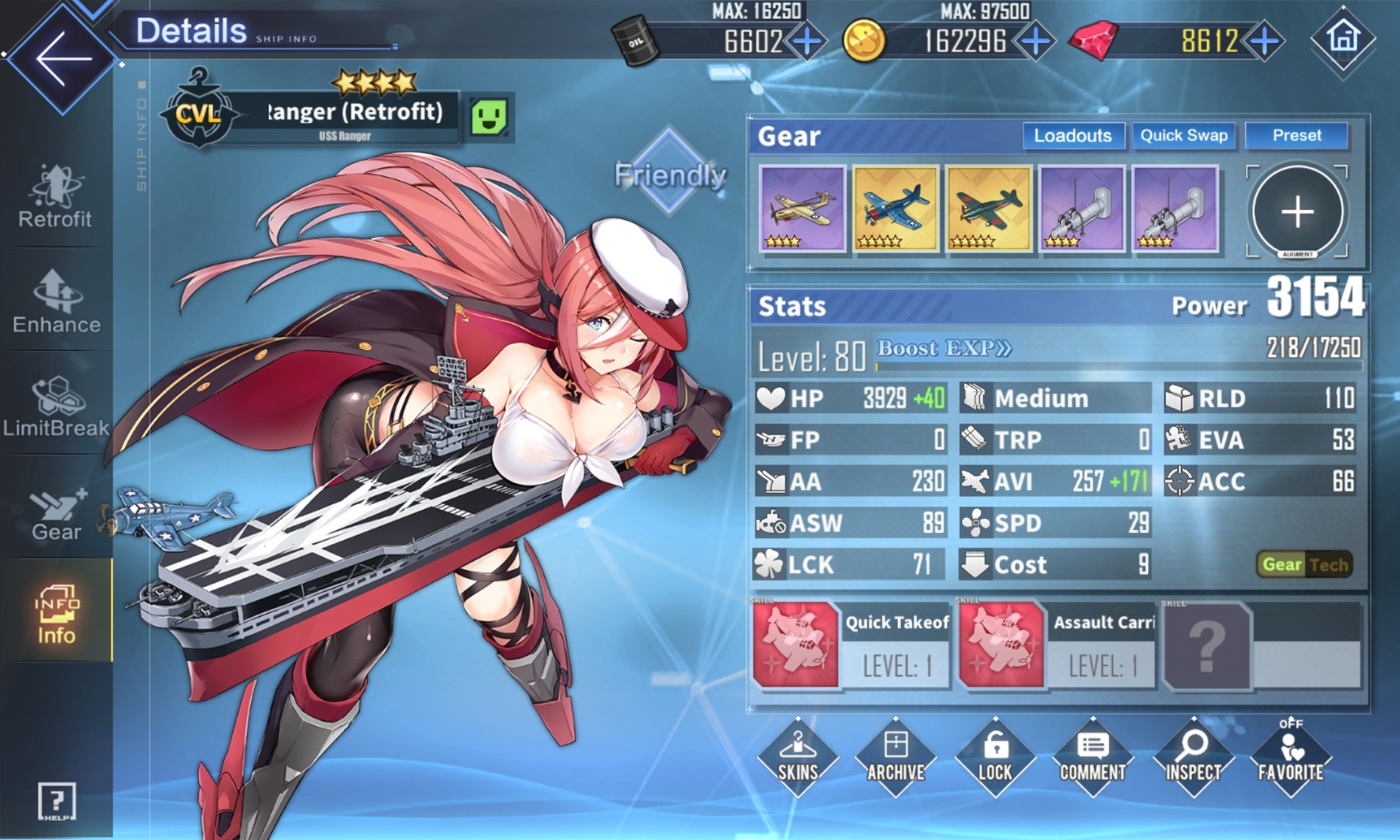This screenshot has height=840, width=1400.
Task: Inspect the ship with magnifier button
Action: tap(1193, 757)
